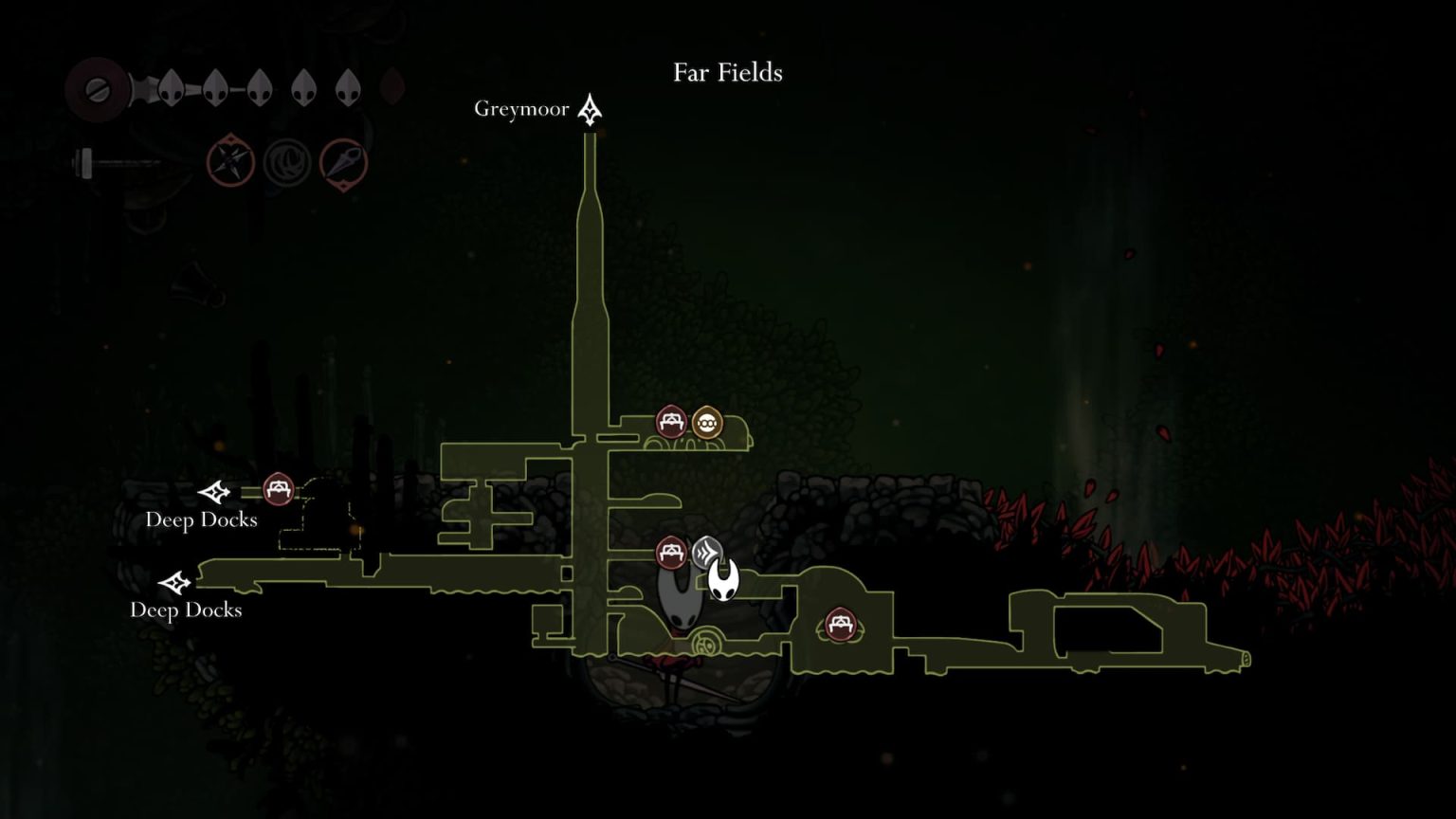The image size is (1456, 819).
Task: Click the lower Deep Docks exit arrow
Action: pos(176,582)
